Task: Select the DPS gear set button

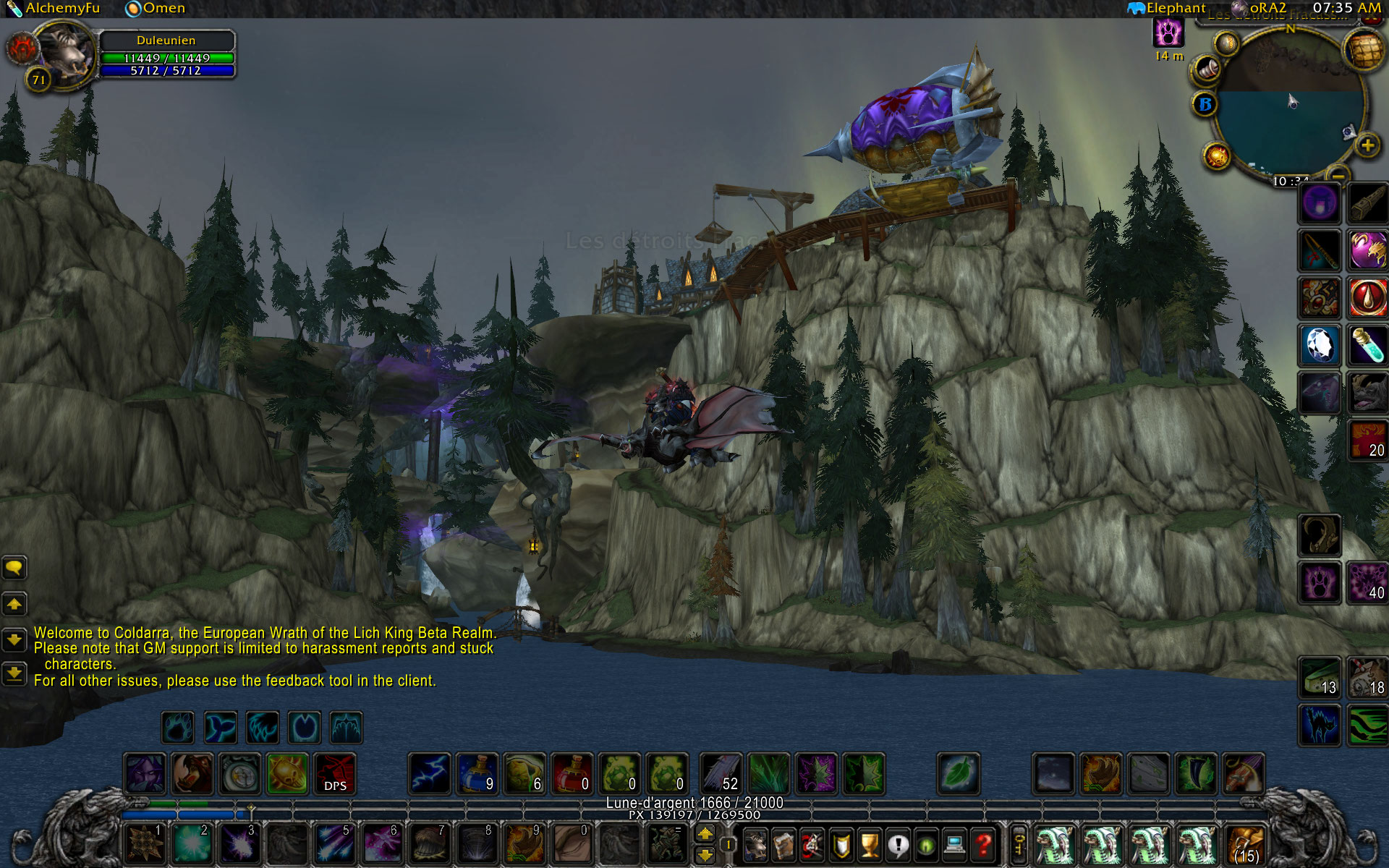Action: [x=335, y=773]
